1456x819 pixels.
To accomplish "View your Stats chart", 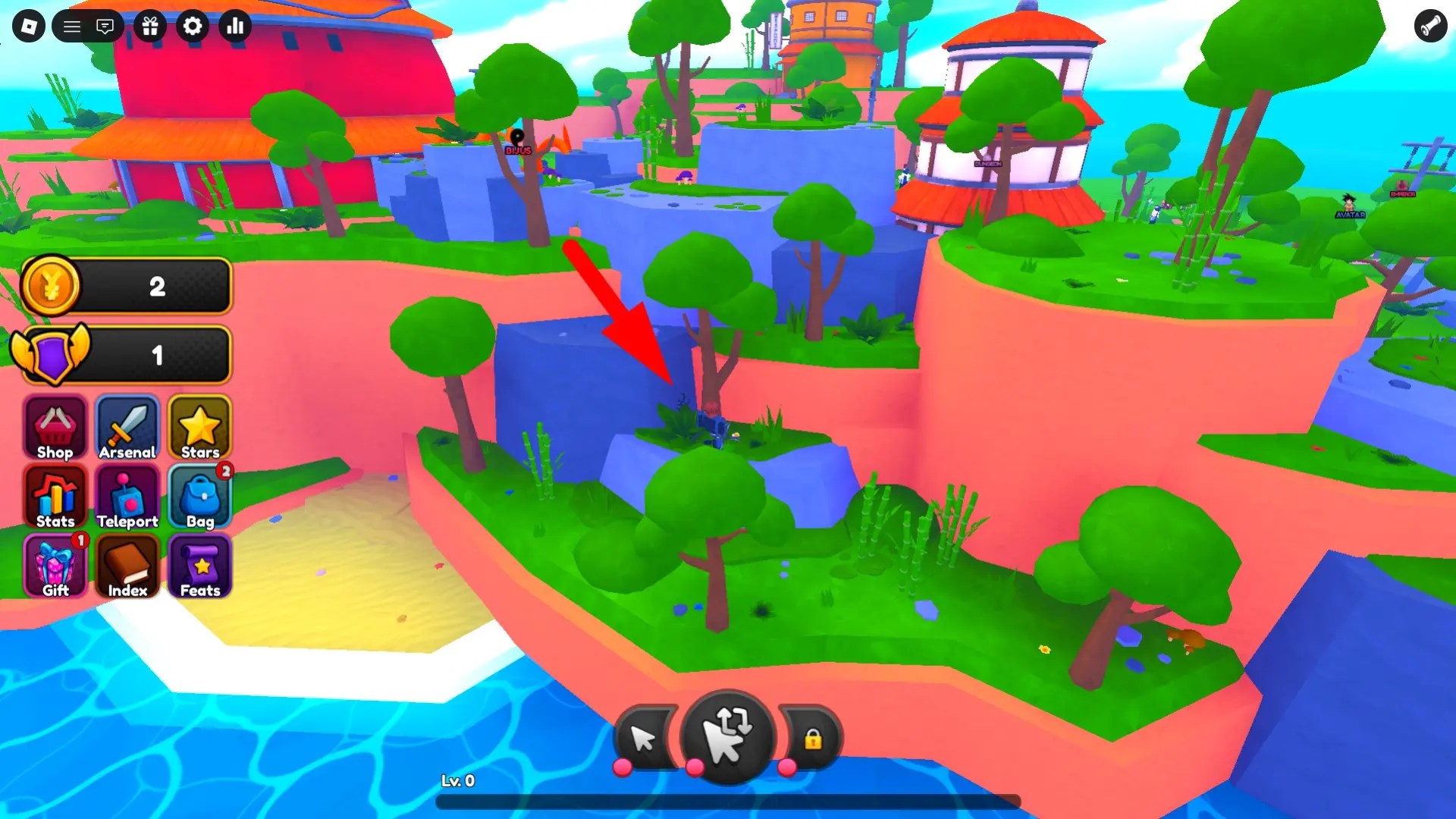I will pyautogui.click(x=54, y=497).
